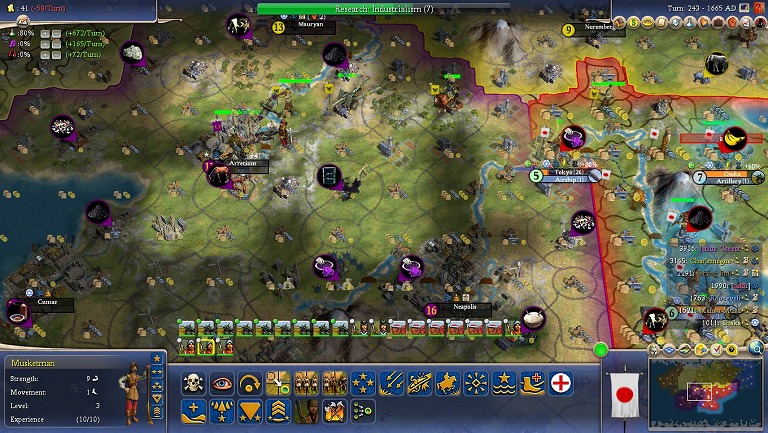Click the Industrialism research bar

(383, 8)
